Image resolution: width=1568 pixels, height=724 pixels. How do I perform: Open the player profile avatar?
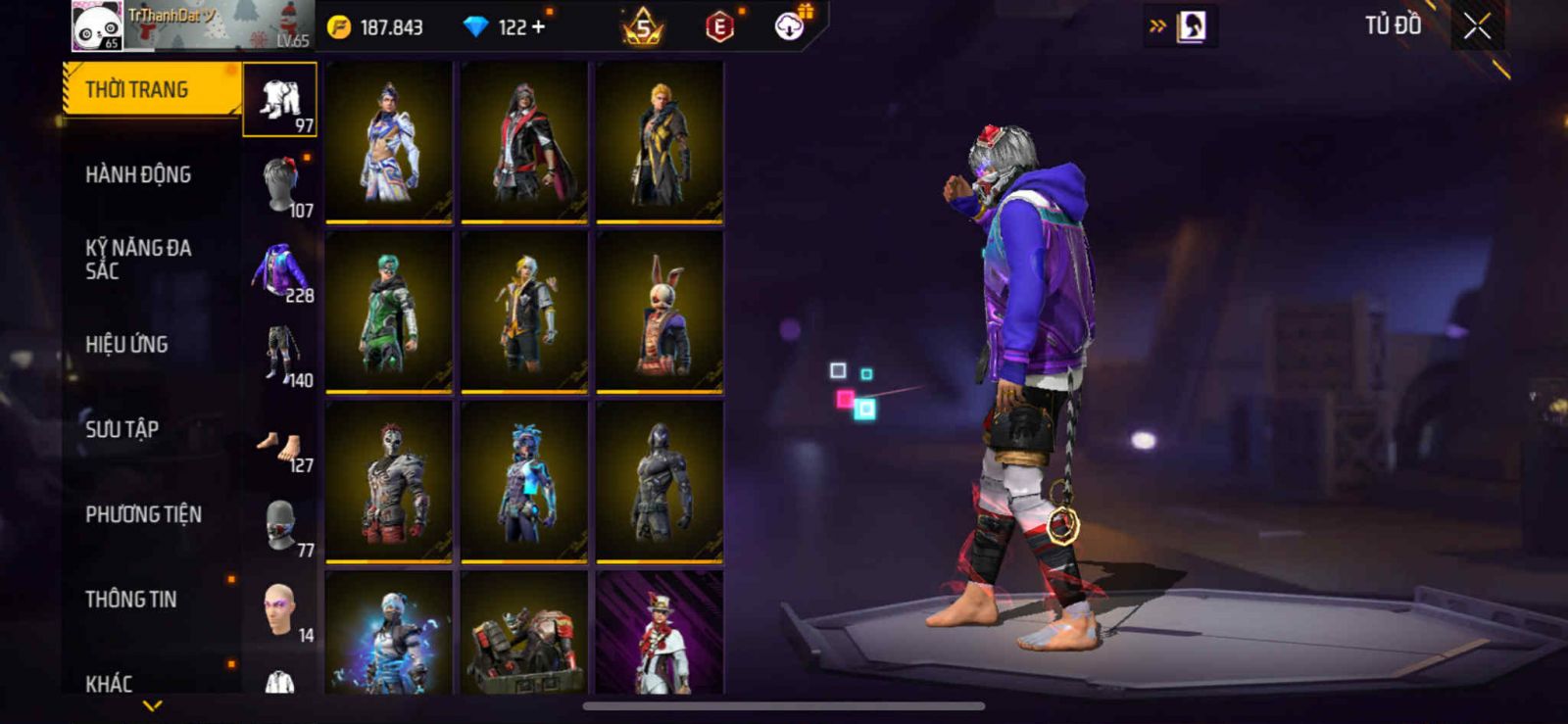(x=96, y=26)
